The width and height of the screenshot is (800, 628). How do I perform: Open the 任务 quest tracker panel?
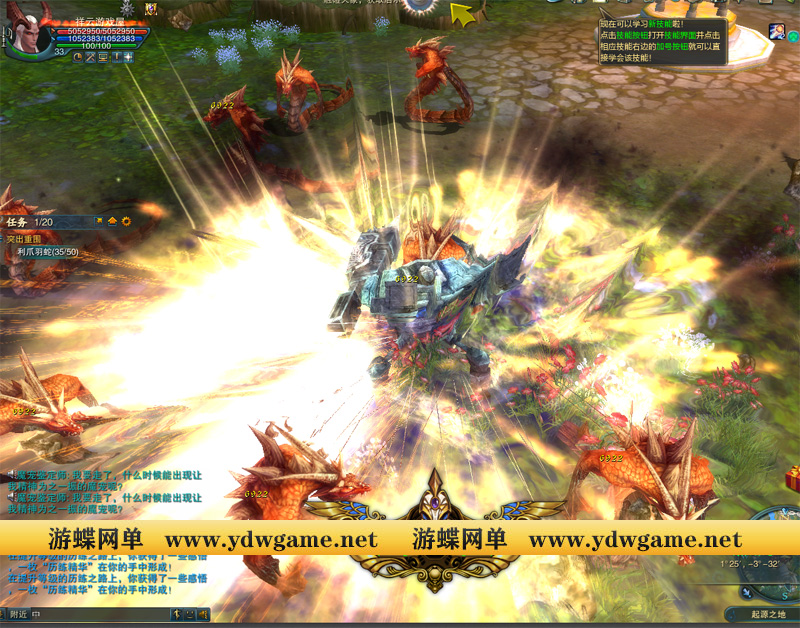pyautogui.click(x=18, y=222)
